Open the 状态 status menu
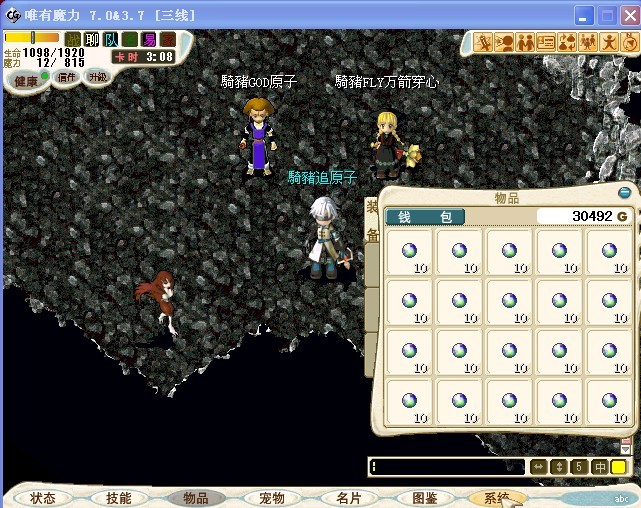The image size is (641, 508). pos(42,497)
